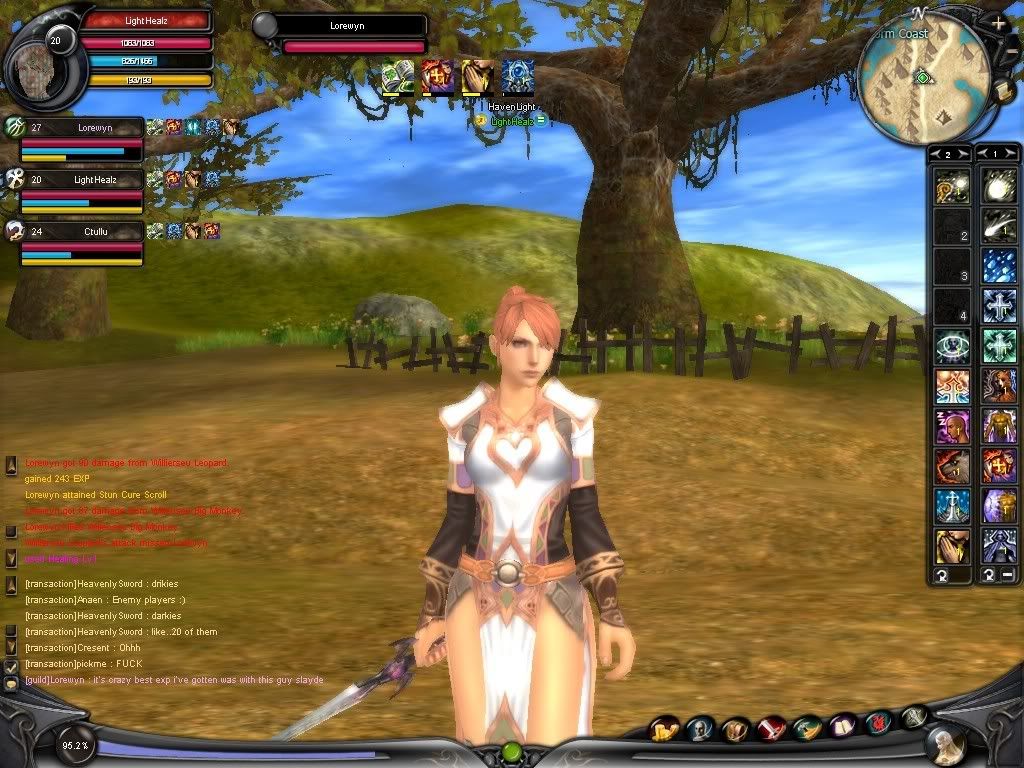Activate the glowing eye skill
1024x768 pixels.
coord(950,346)
